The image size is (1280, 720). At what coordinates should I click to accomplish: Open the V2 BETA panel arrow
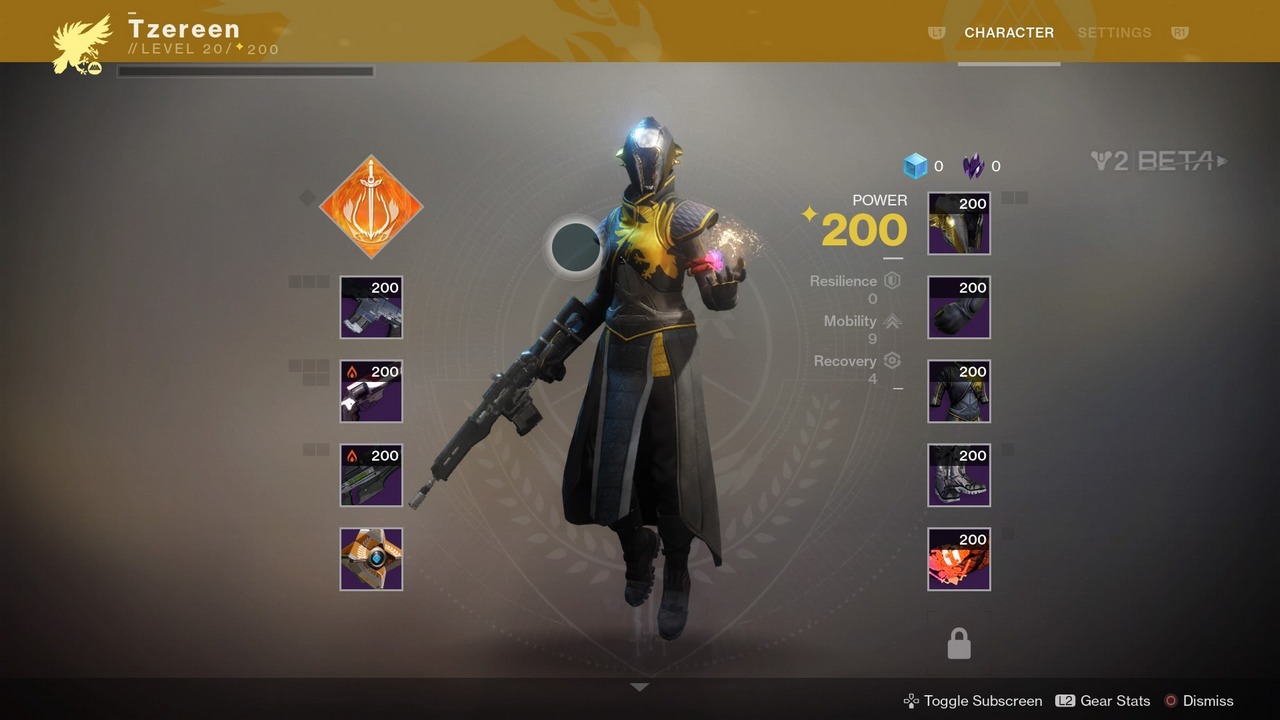[x=1221, y=161]
